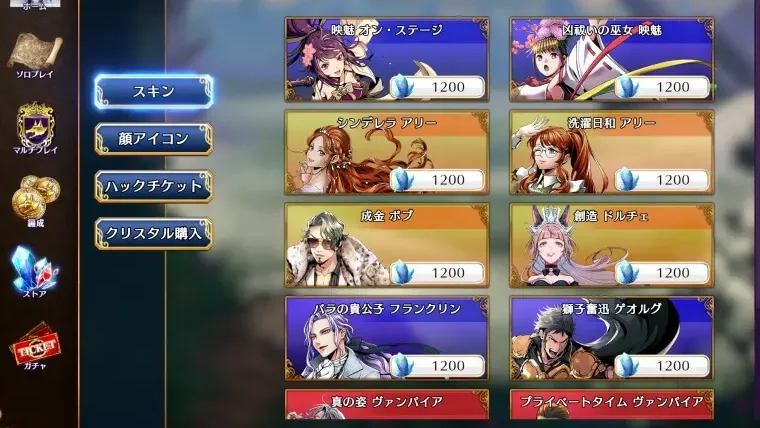Switch to the スキン category tab
The image size is (760, 428).
(153, 91)
